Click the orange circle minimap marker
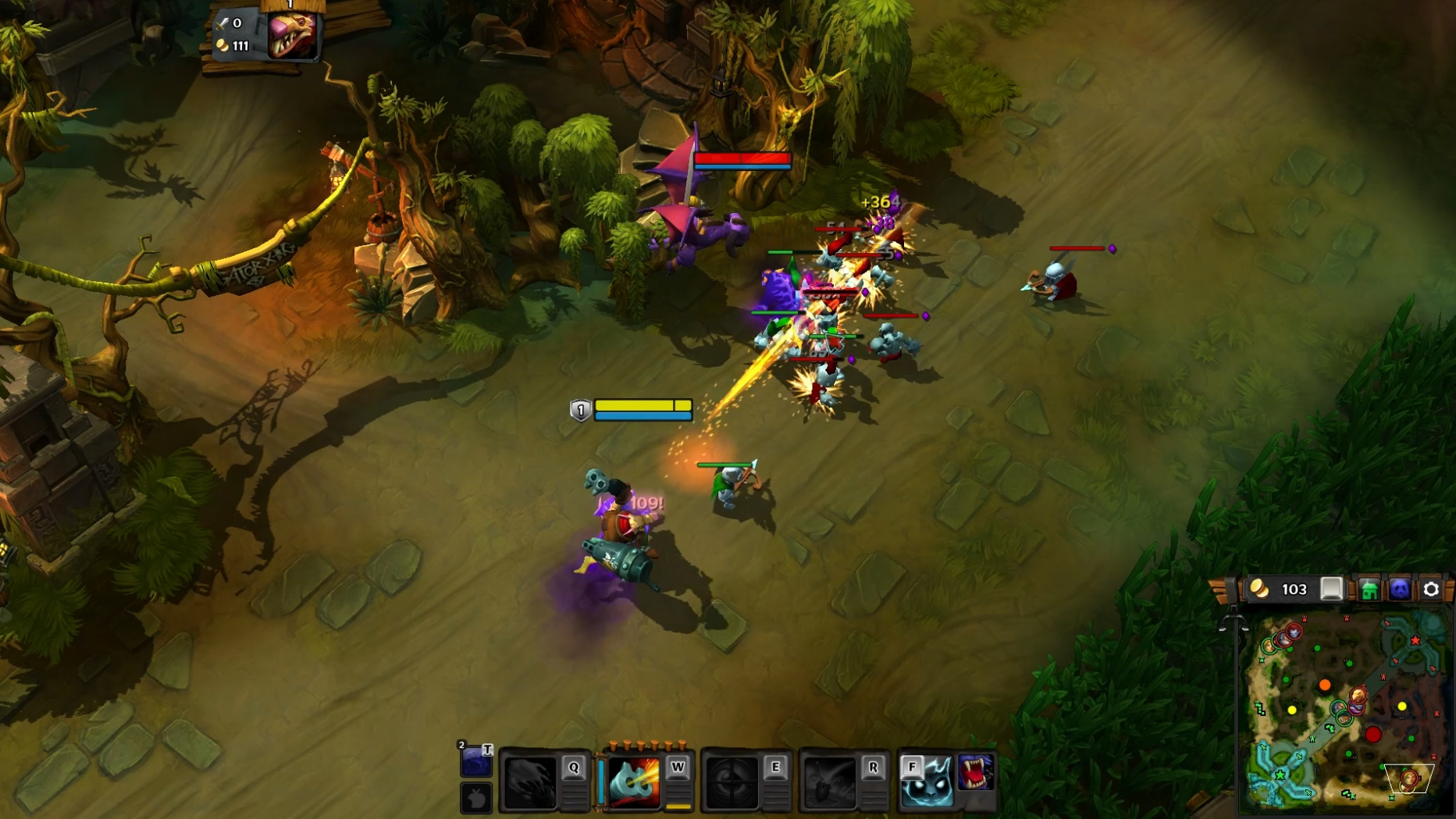 click(1325, 685)
